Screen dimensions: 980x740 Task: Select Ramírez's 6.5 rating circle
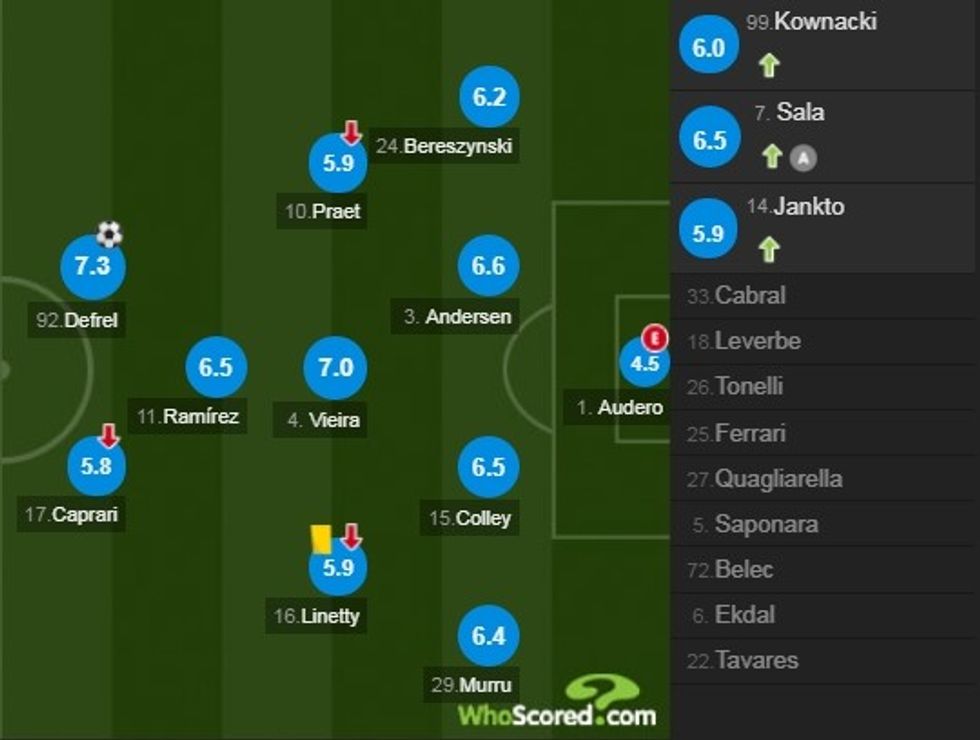[215, 368]
